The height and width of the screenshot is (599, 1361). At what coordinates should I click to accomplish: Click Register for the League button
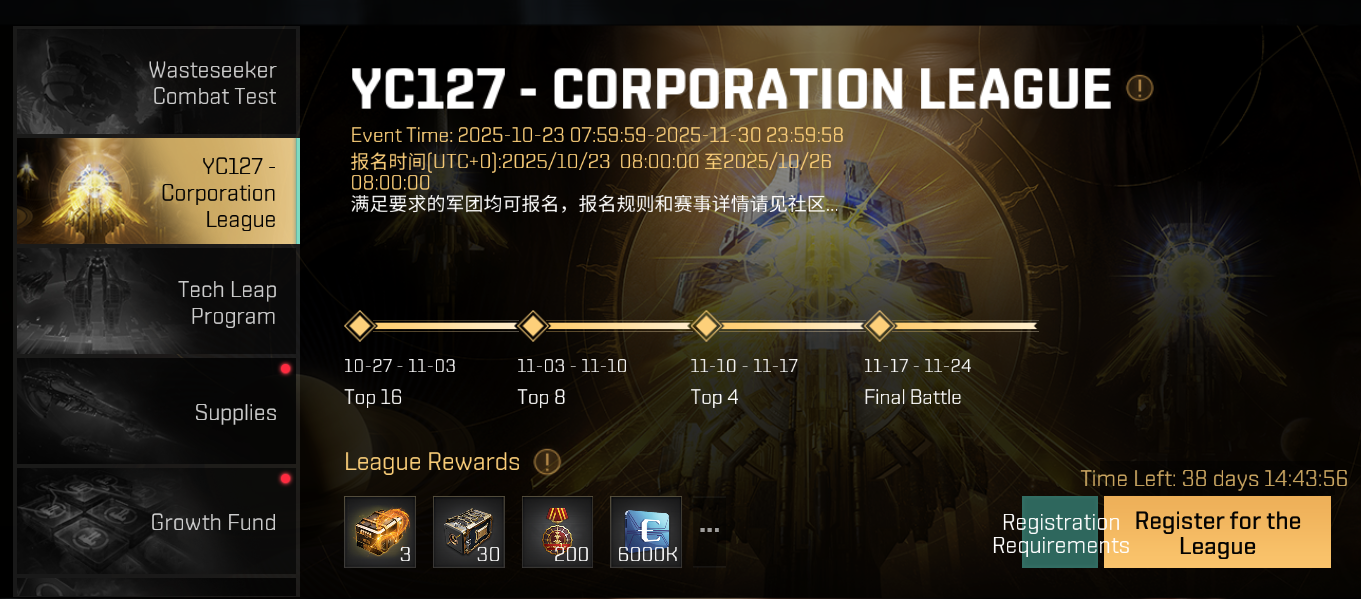click(x=1217, y=533)
